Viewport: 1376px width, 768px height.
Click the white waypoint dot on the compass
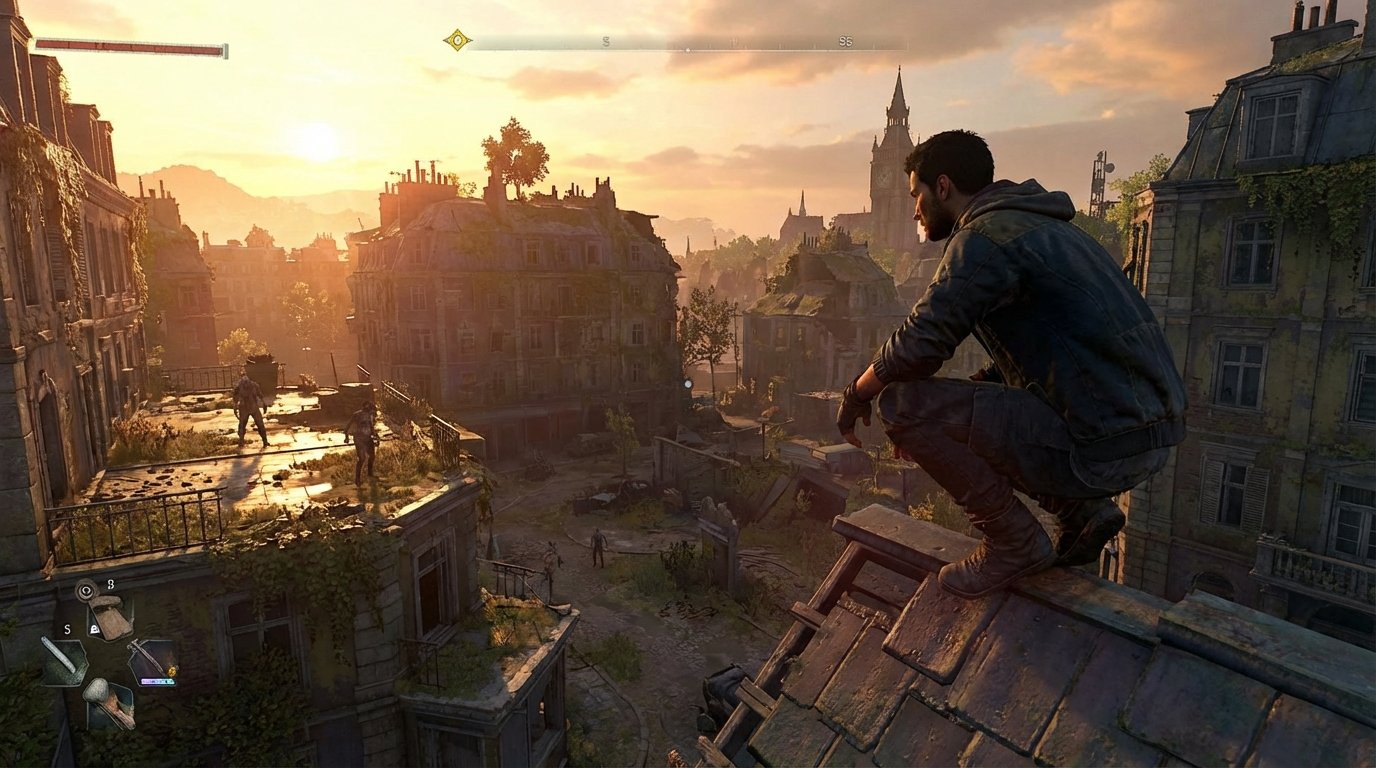688,49
